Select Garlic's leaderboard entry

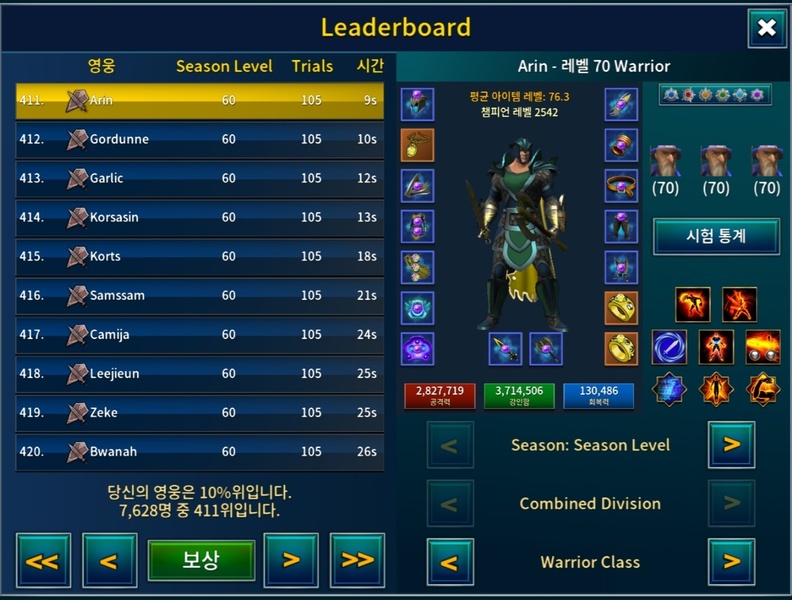tap(199, 179)
